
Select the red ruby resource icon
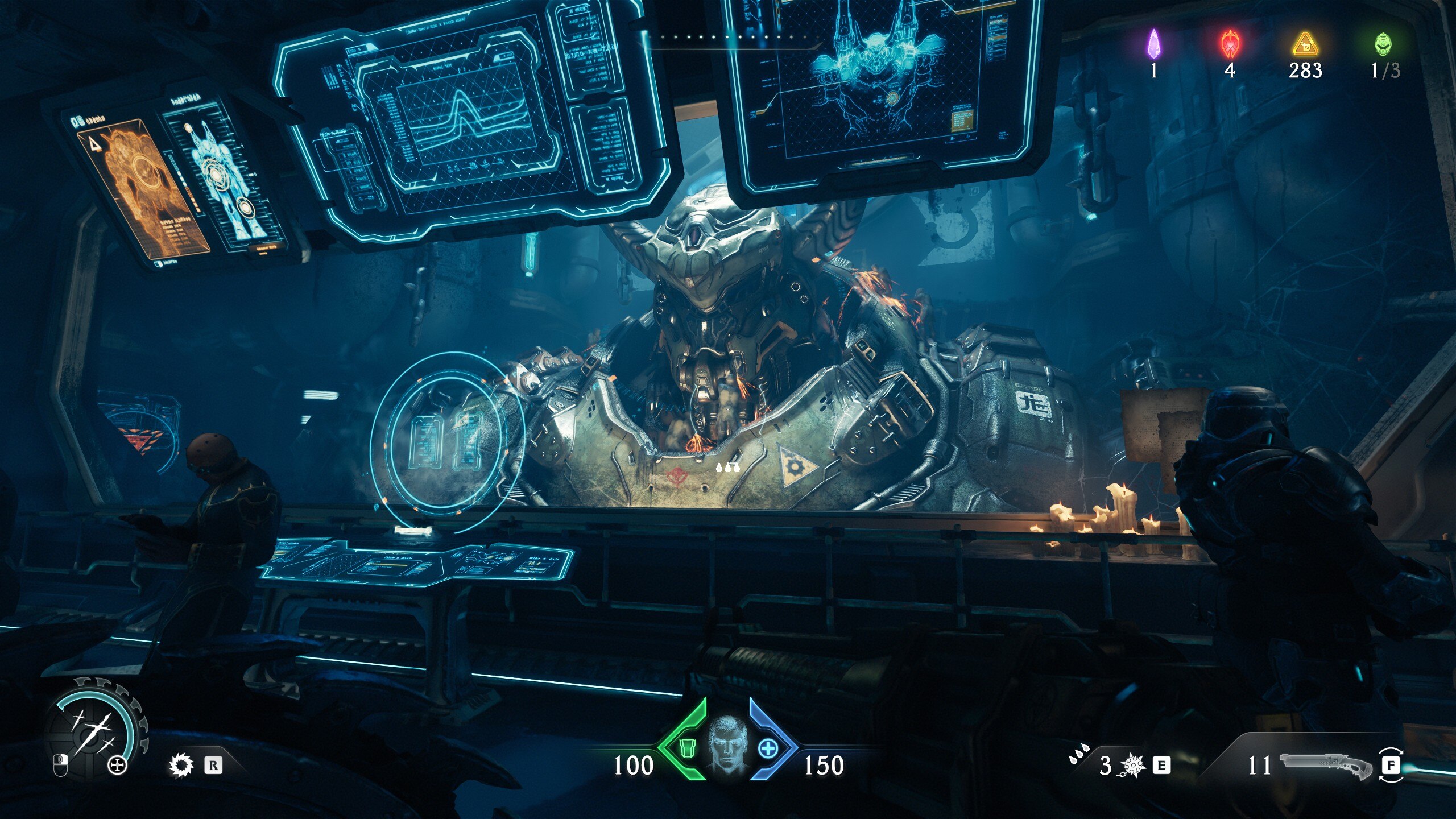pos(1230,44)
